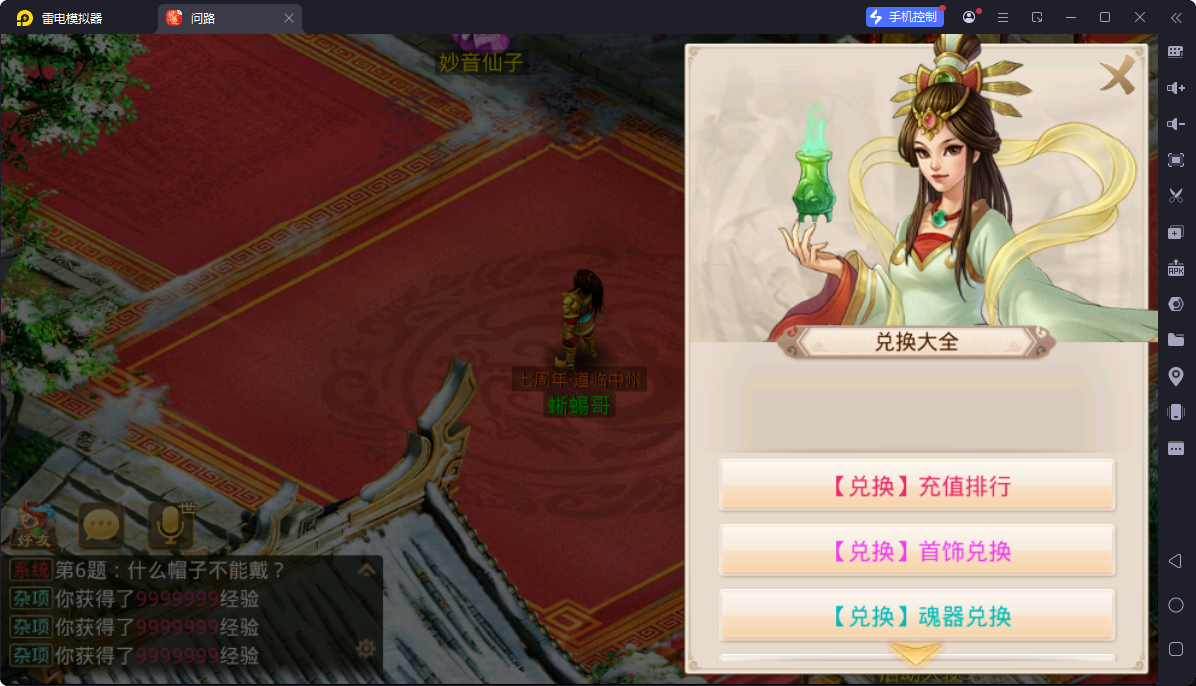This screenshot has width=1196, height=686.
Task: Activate the world voice microphone button
Action: (170, 525)
